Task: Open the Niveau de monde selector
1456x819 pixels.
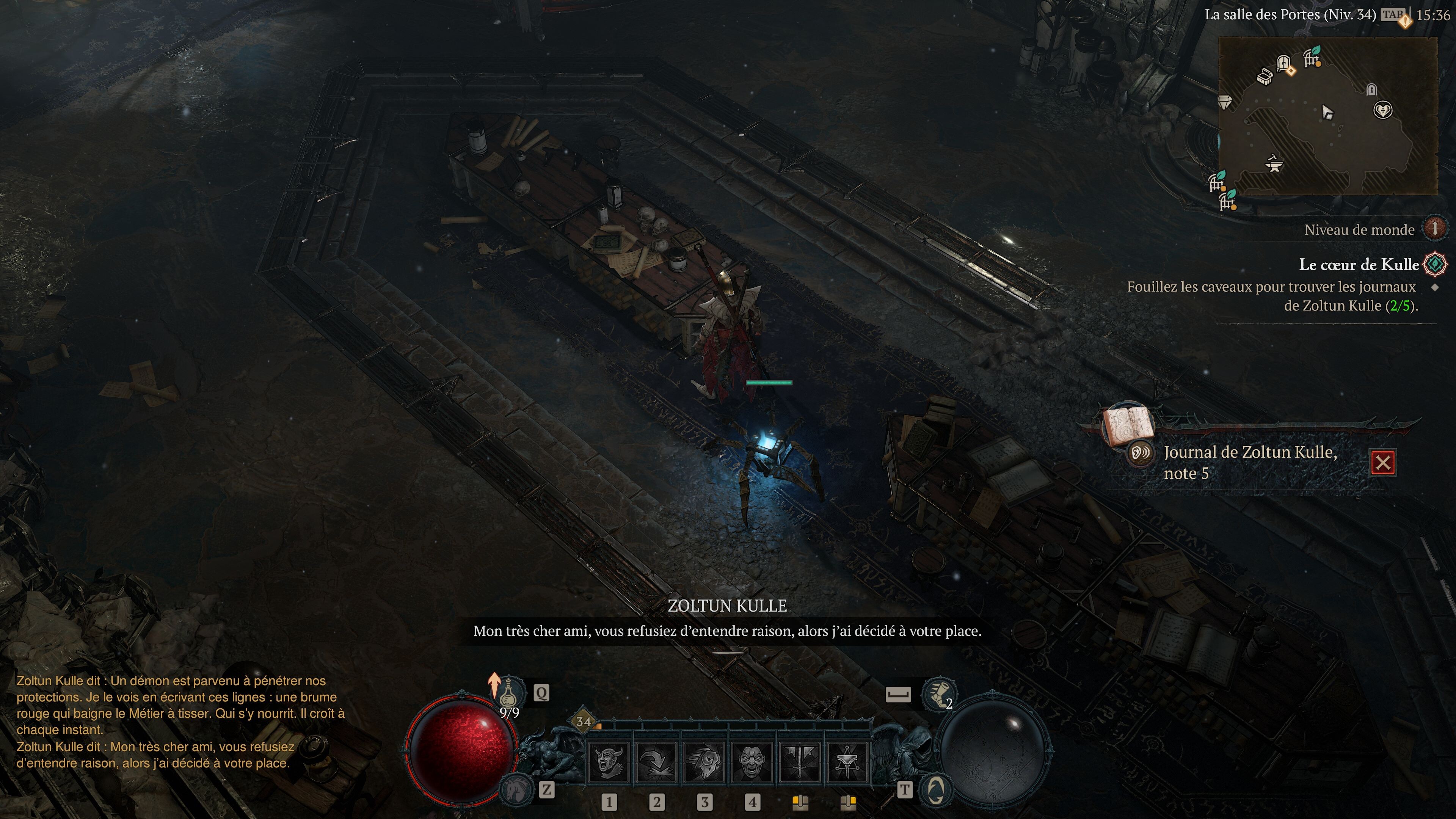Action: click(x=1434, y=229)
